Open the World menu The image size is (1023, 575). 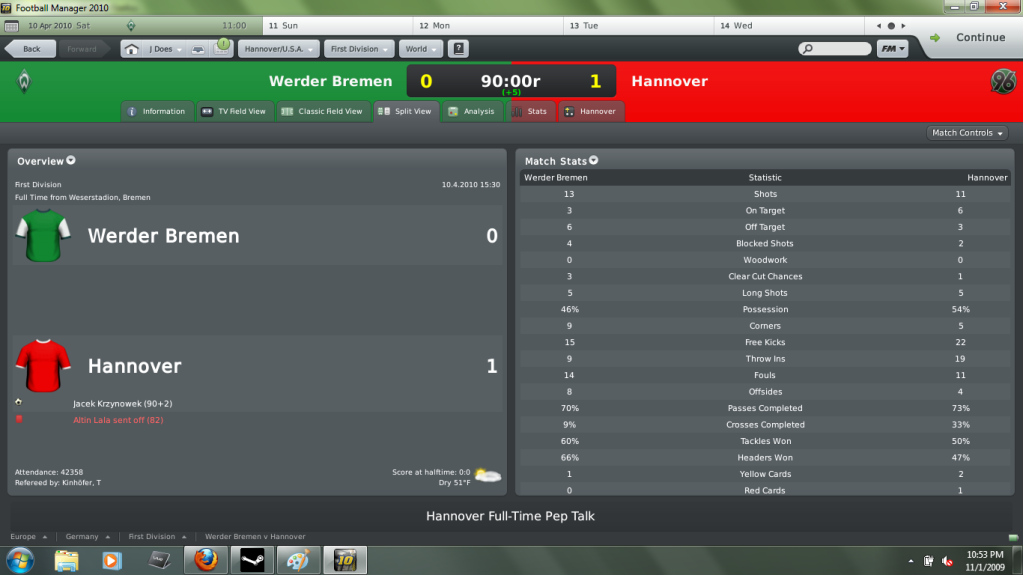(420, 48)
